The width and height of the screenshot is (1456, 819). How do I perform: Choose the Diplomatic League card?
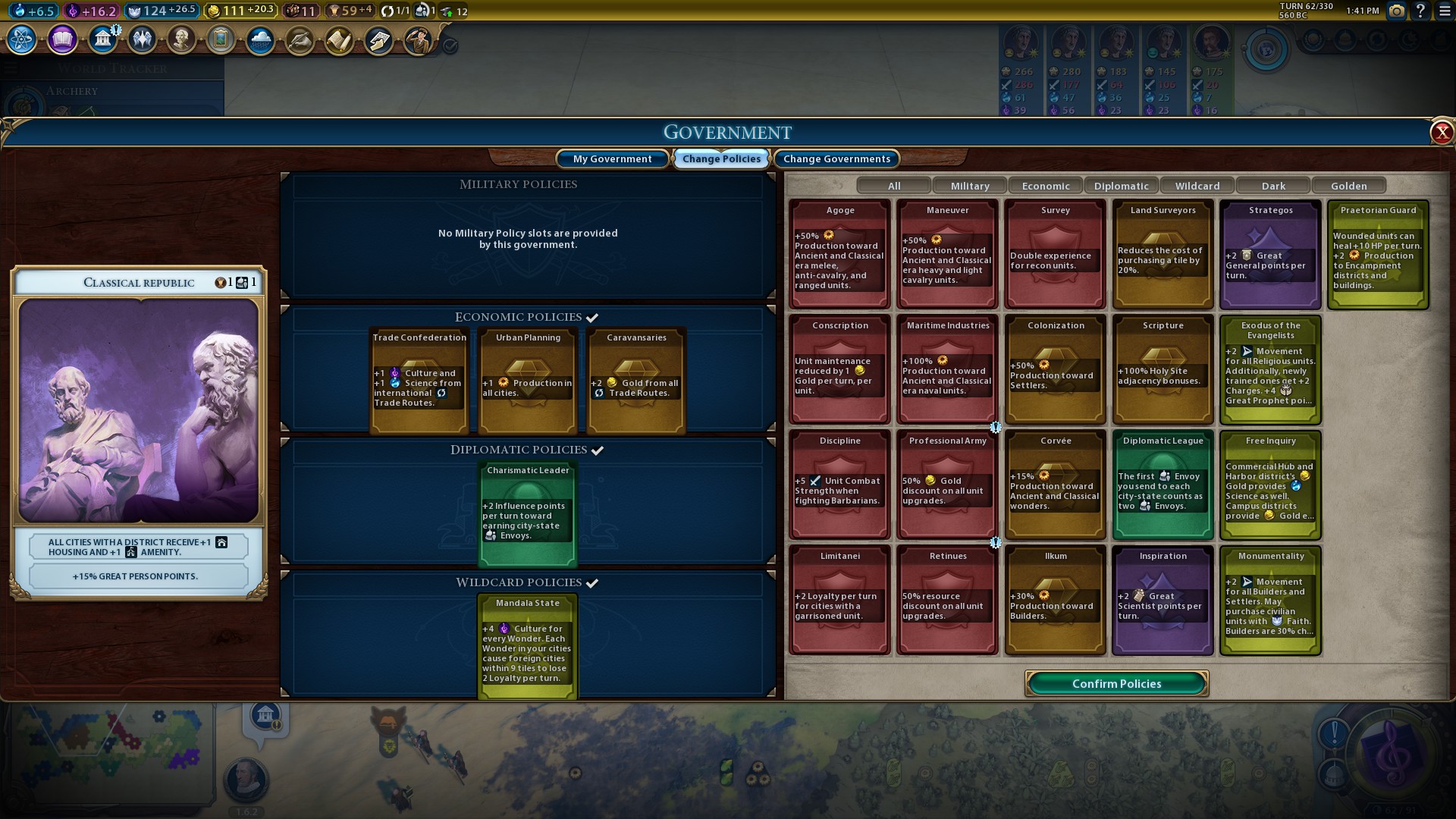1163,485
